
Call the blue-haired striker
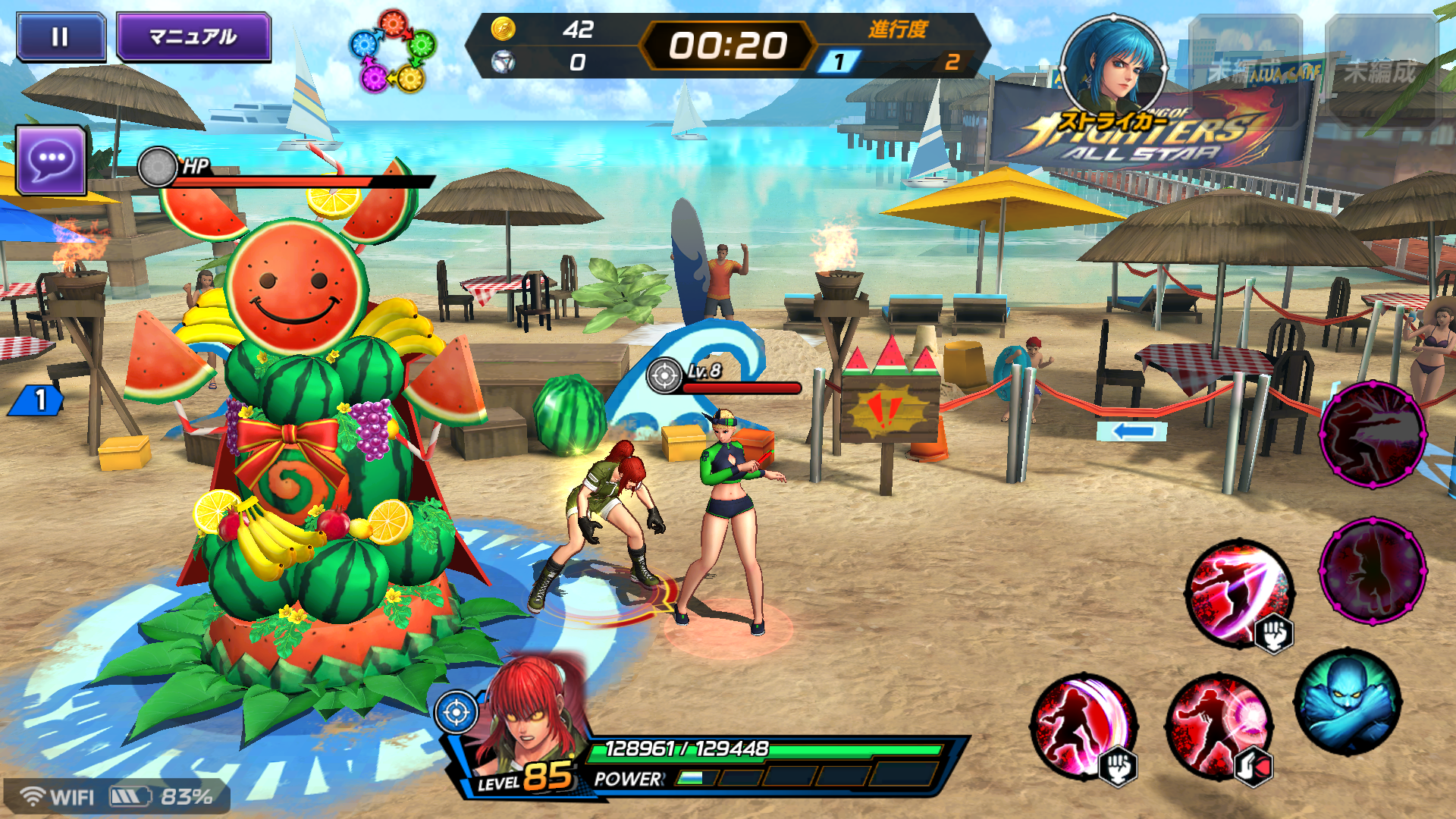coord(1112,68)
